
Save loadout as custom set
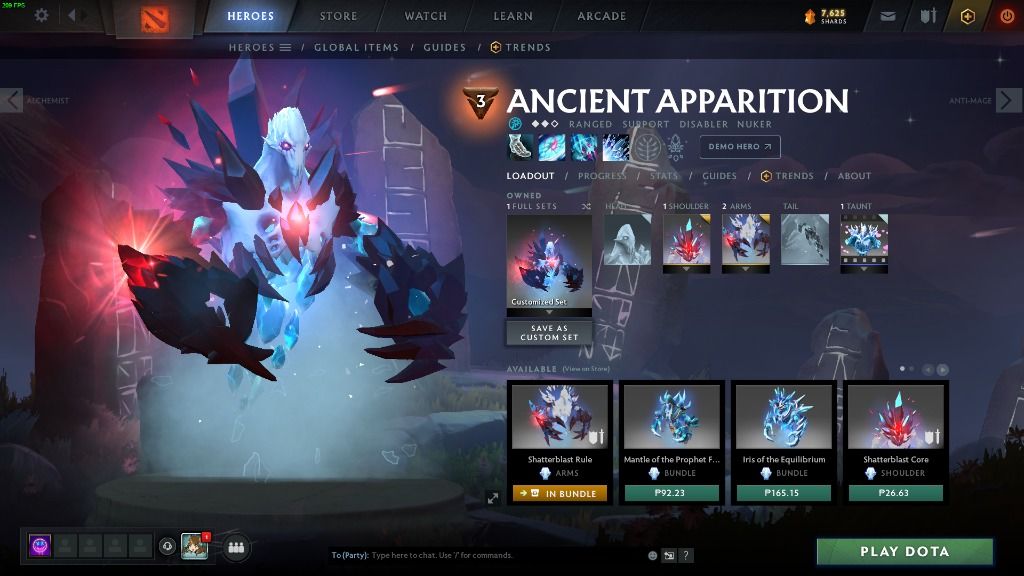point(548,333)
